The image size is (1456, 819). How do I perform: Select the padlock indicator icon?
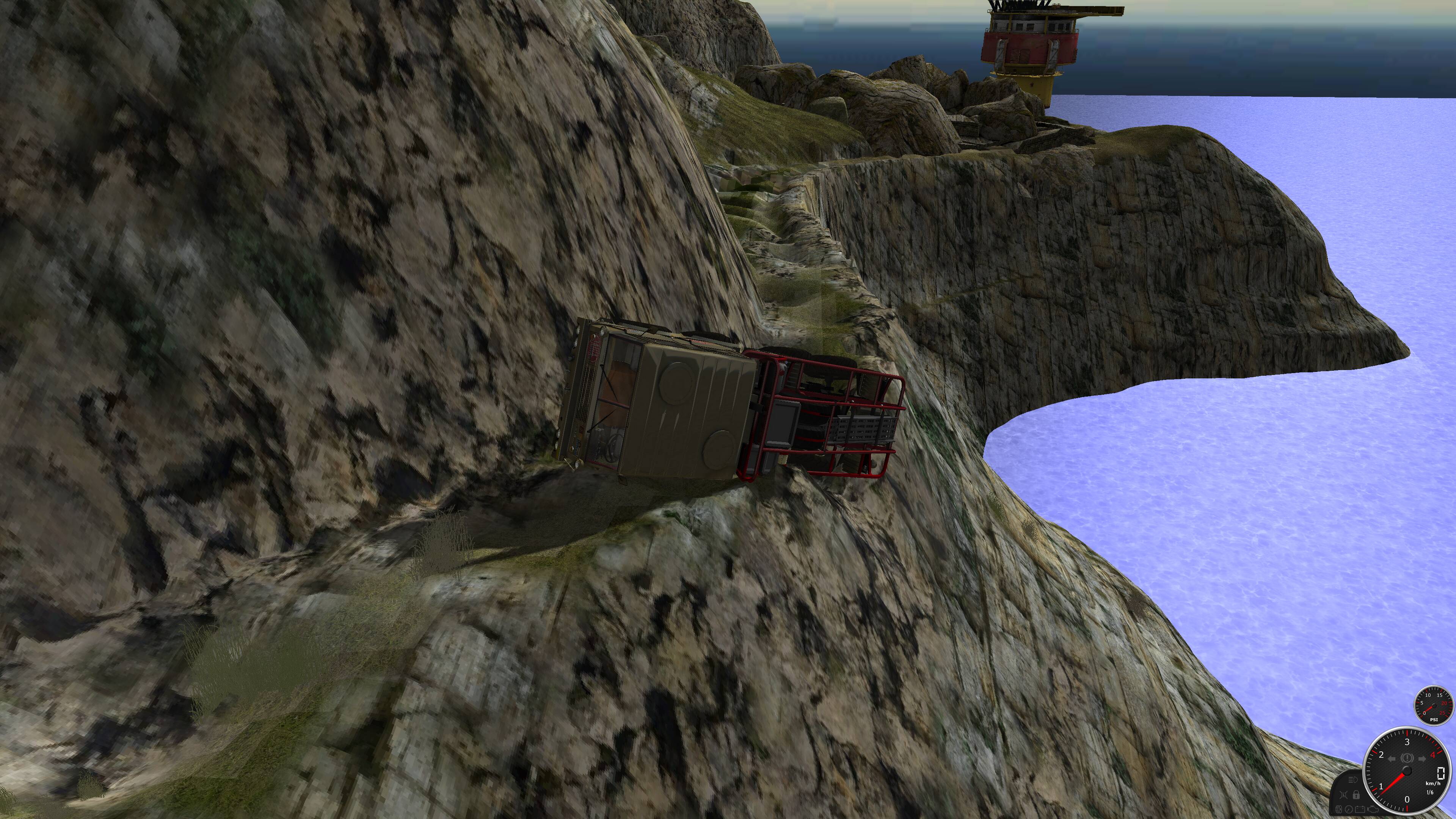coord(1356,795)
